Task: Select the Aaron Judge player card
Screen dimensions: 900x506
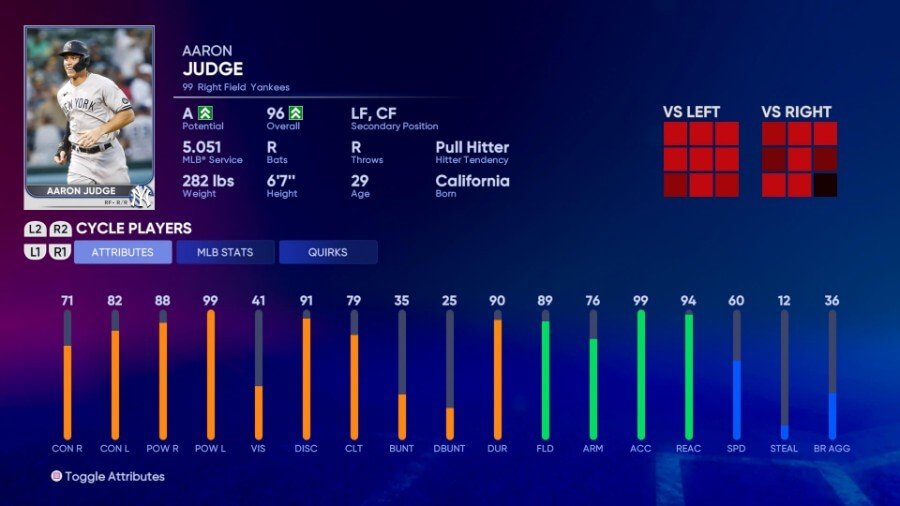Action: click(89, 117)
